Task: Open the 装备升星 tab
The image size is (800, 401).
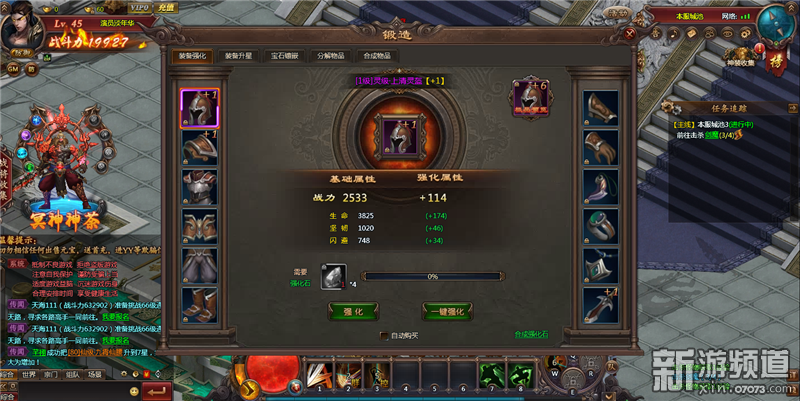Action: 237,56
